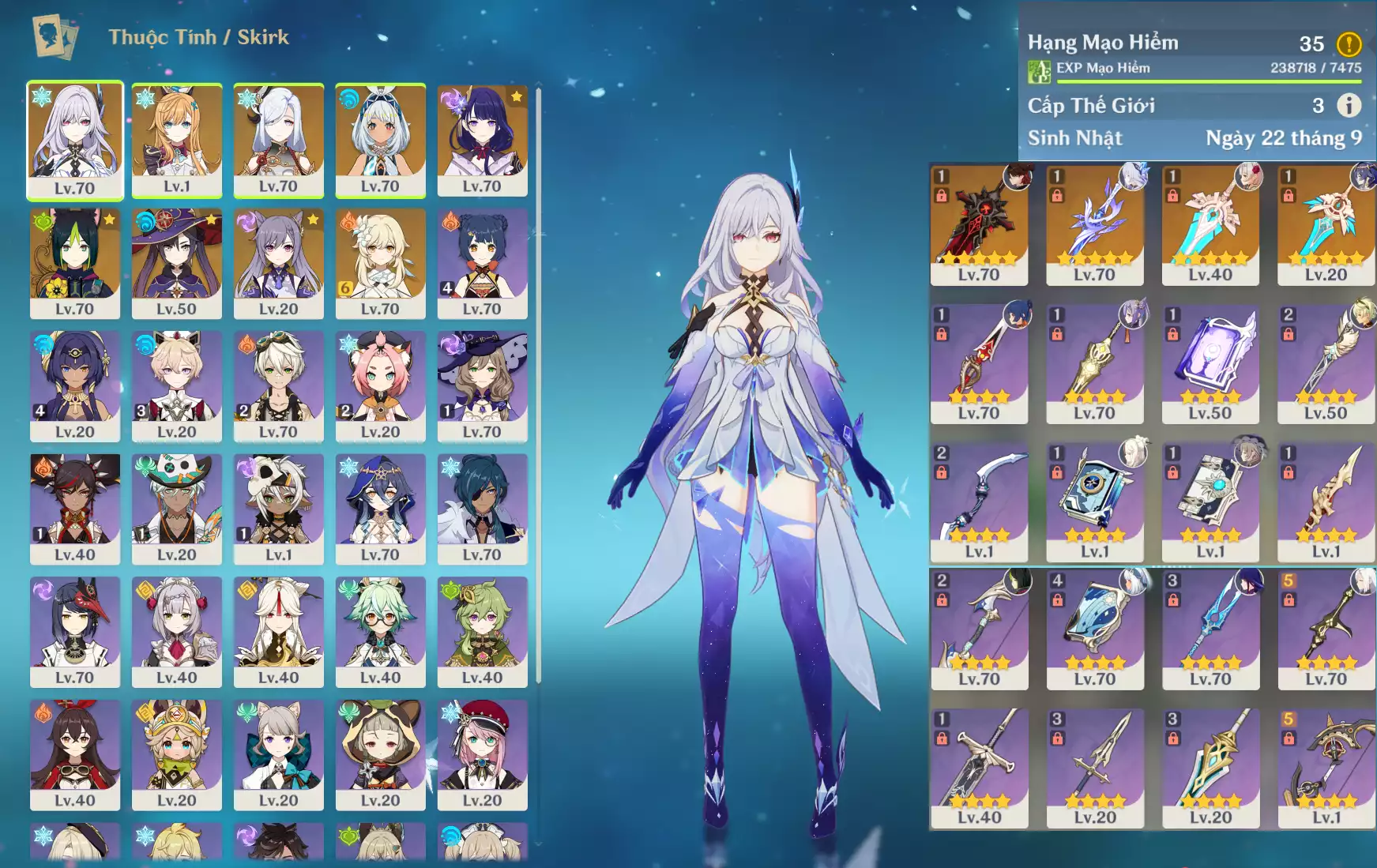Select Raiden Shogun's portrait
Screen dimensions: 1377x868
pos(482,140)
